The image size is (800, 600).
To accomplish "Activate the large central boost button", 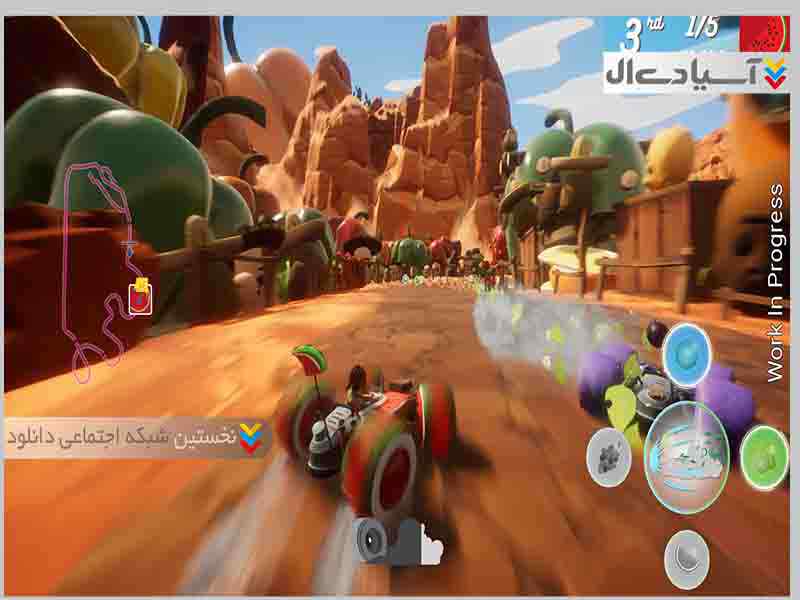I will pos(686,457).
